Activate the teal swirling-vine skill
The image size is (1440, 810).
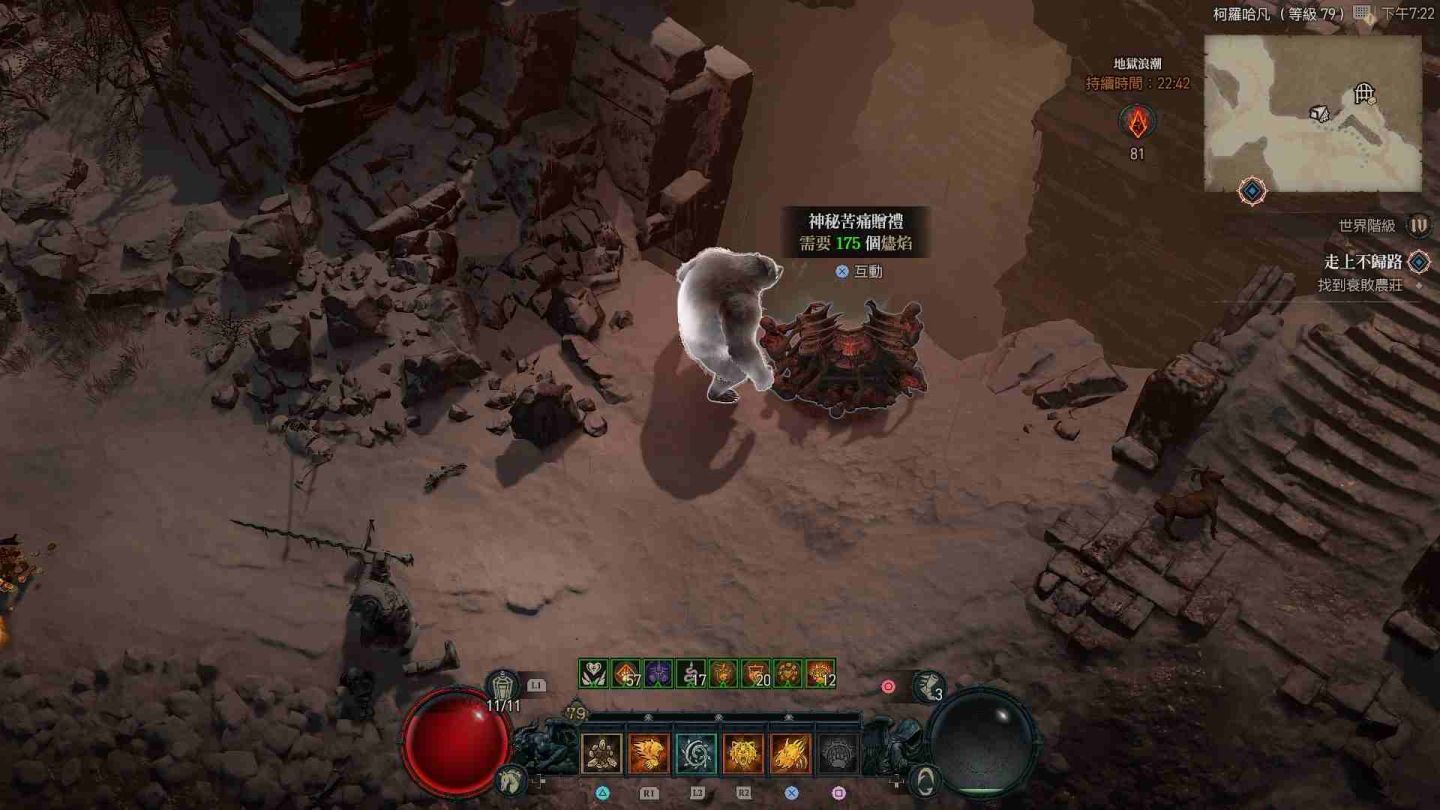click(696, 754)
